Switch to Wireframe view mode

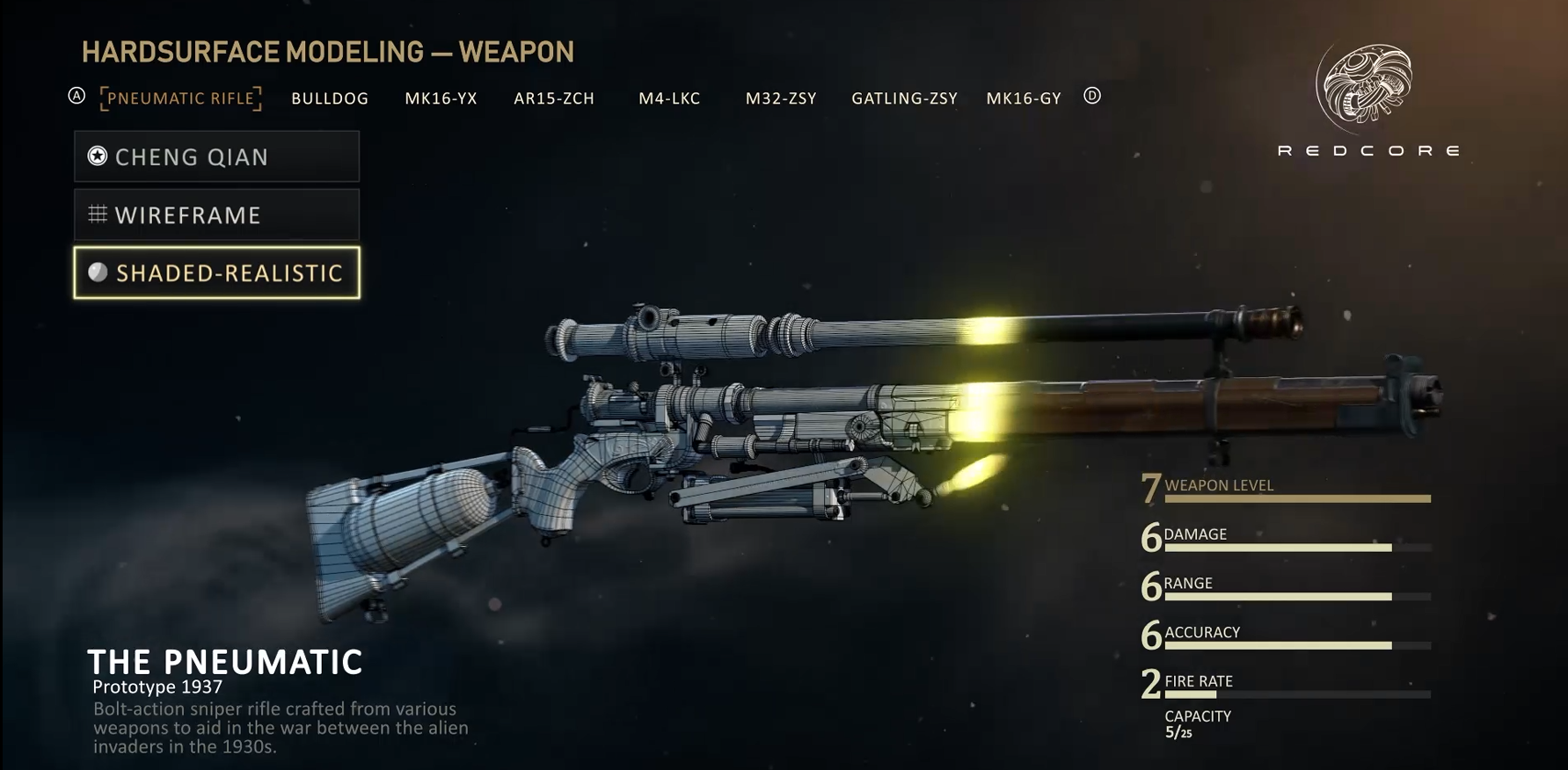tap(216, 215)
